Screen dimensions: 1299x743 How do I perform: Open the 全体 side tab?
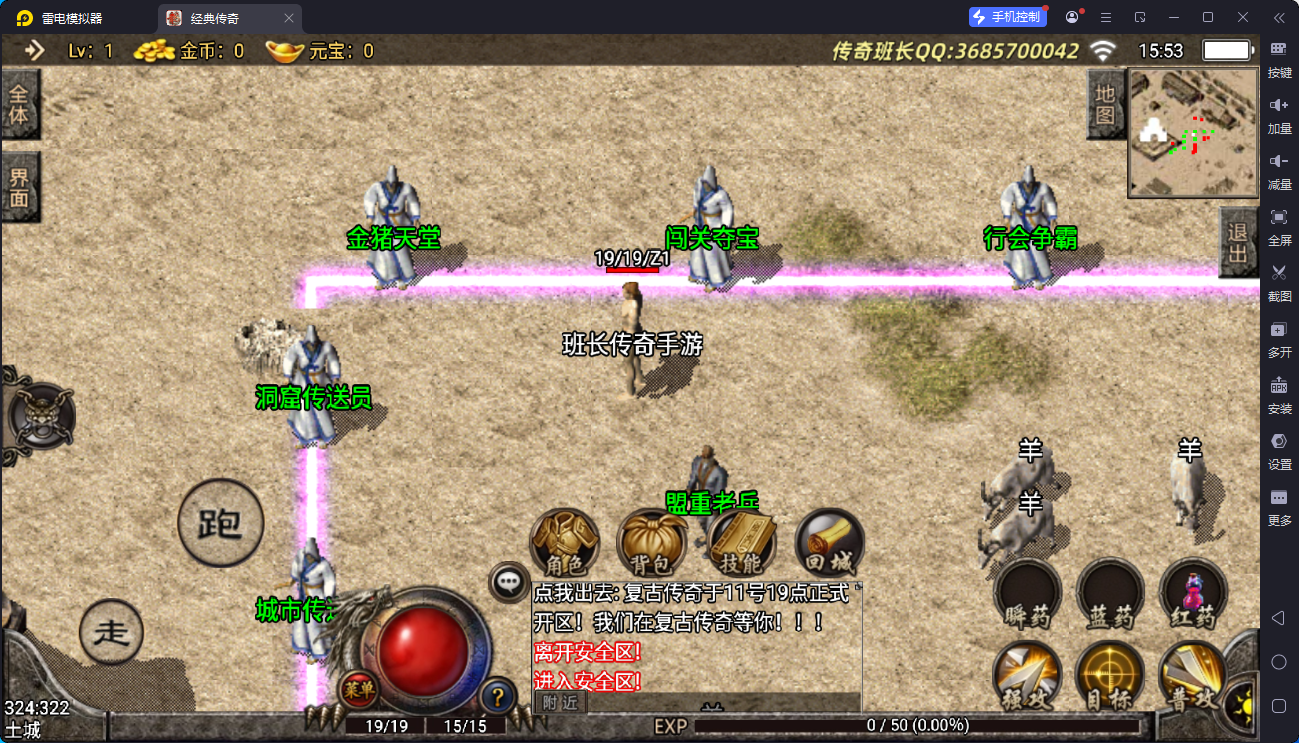click(x=20, y=104)
